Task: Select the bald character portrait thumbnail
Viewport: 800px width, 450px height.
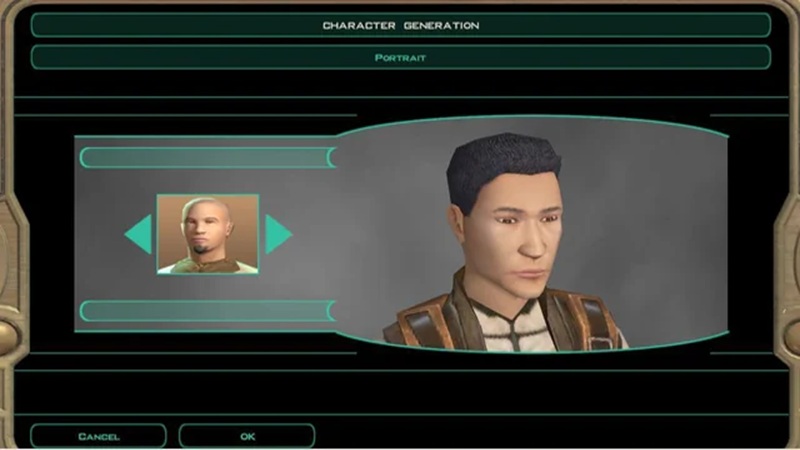Action: (208, 234)
